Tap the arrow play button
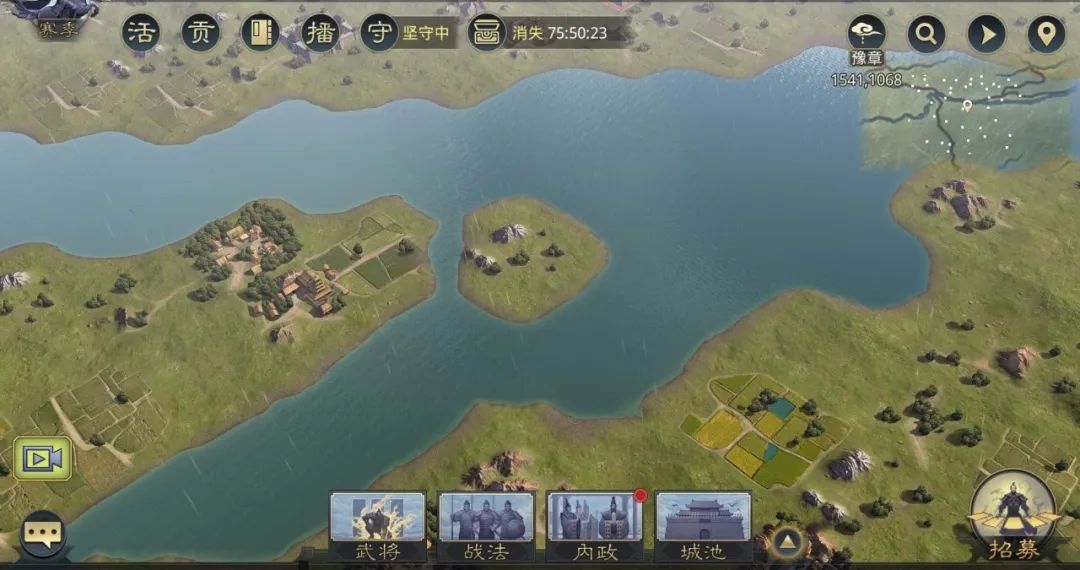 pos(987,34)
